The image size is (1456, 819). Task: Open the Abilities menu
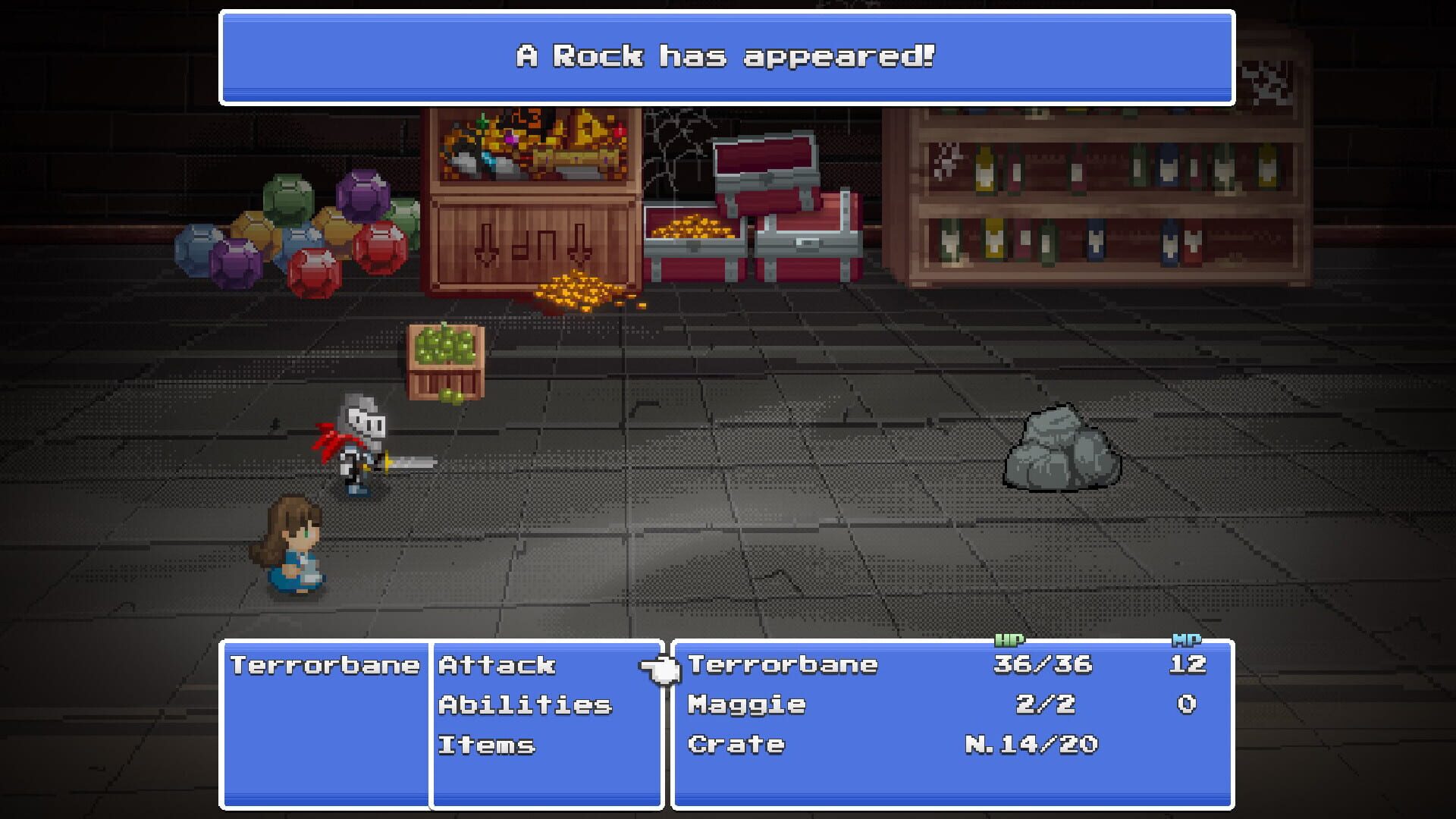tap(523, 705)
